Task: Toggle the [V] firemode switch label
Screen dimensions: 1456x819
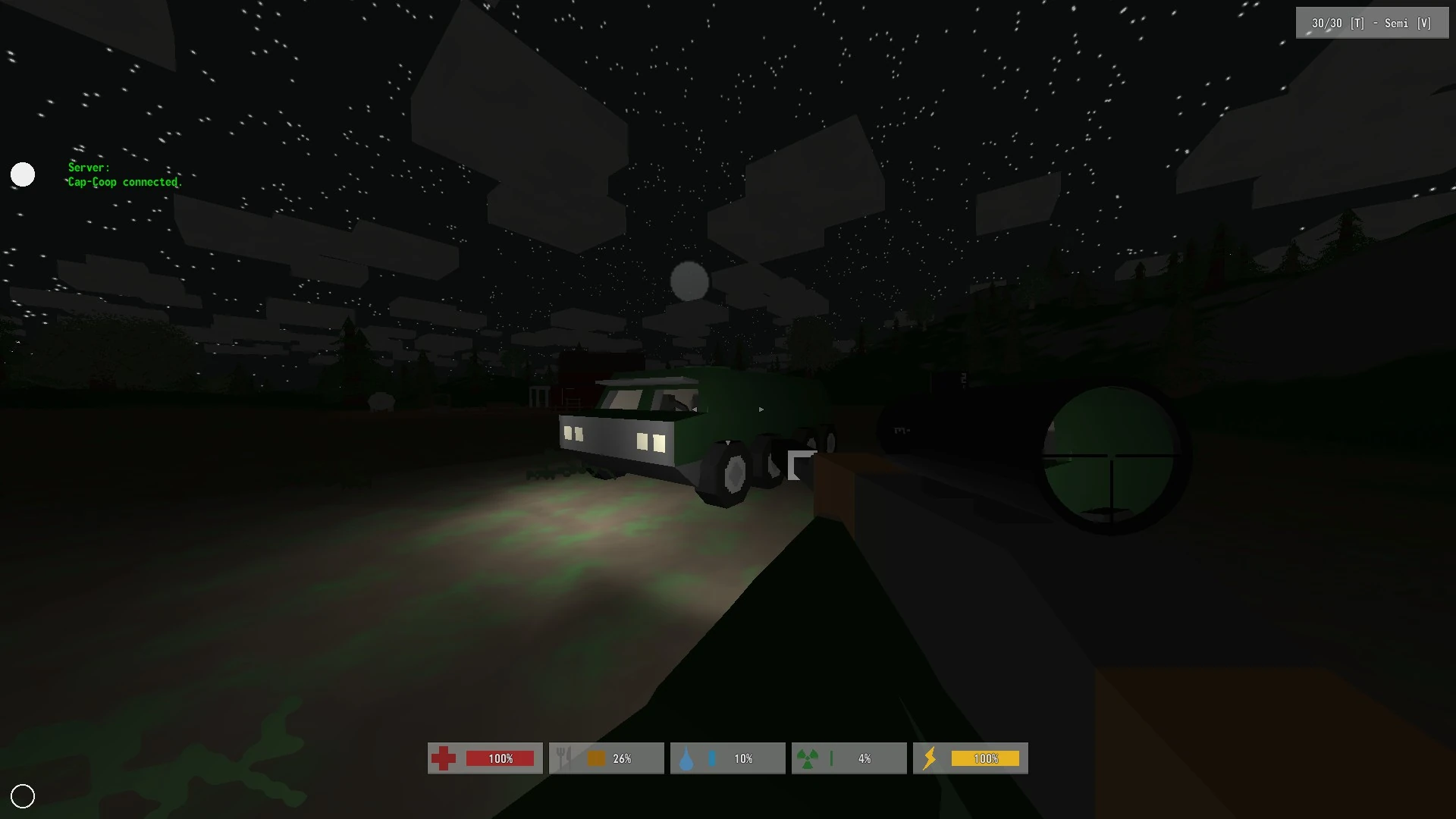Action: (x=1425, y=23)
